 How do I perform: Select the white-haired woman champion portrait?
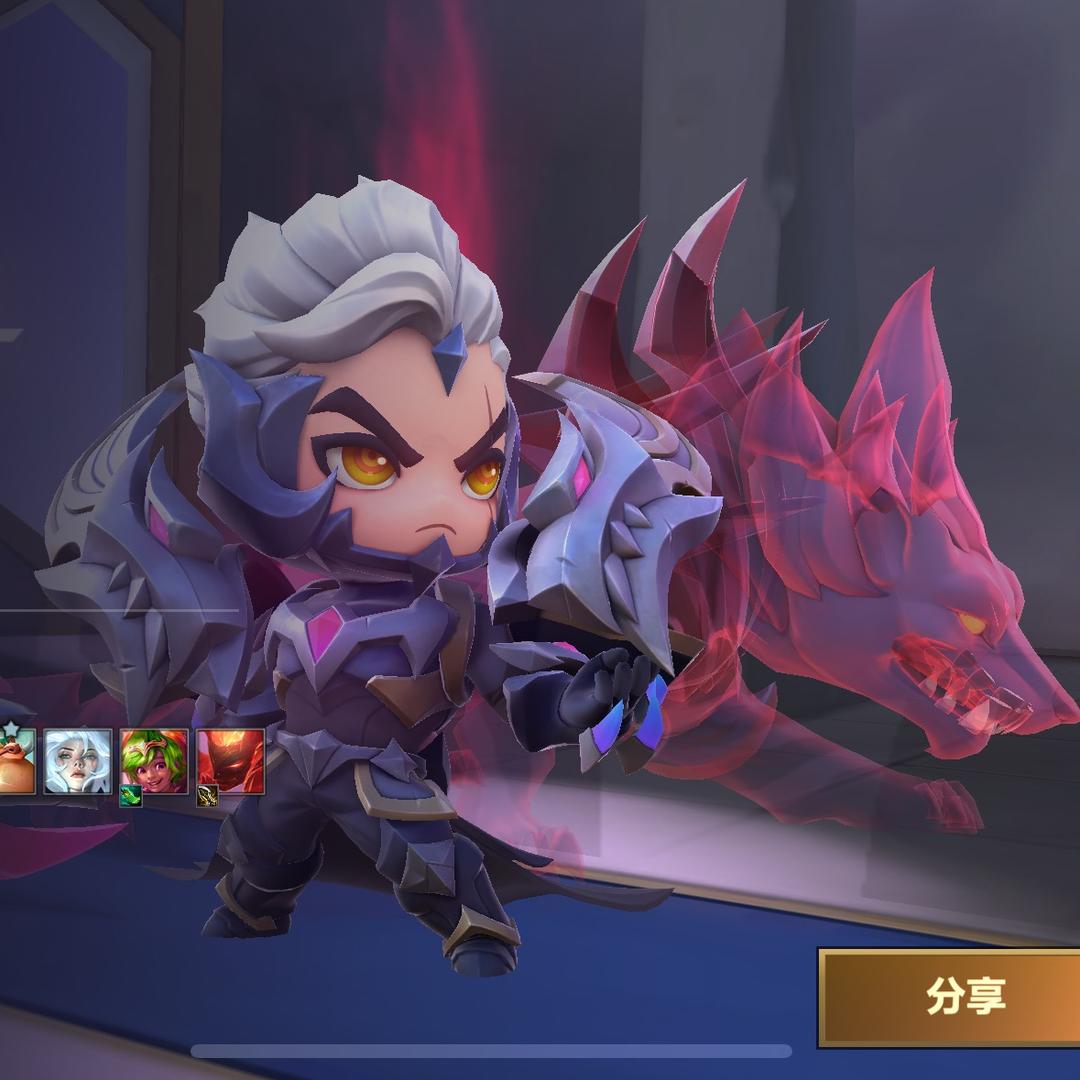[77, 761]
